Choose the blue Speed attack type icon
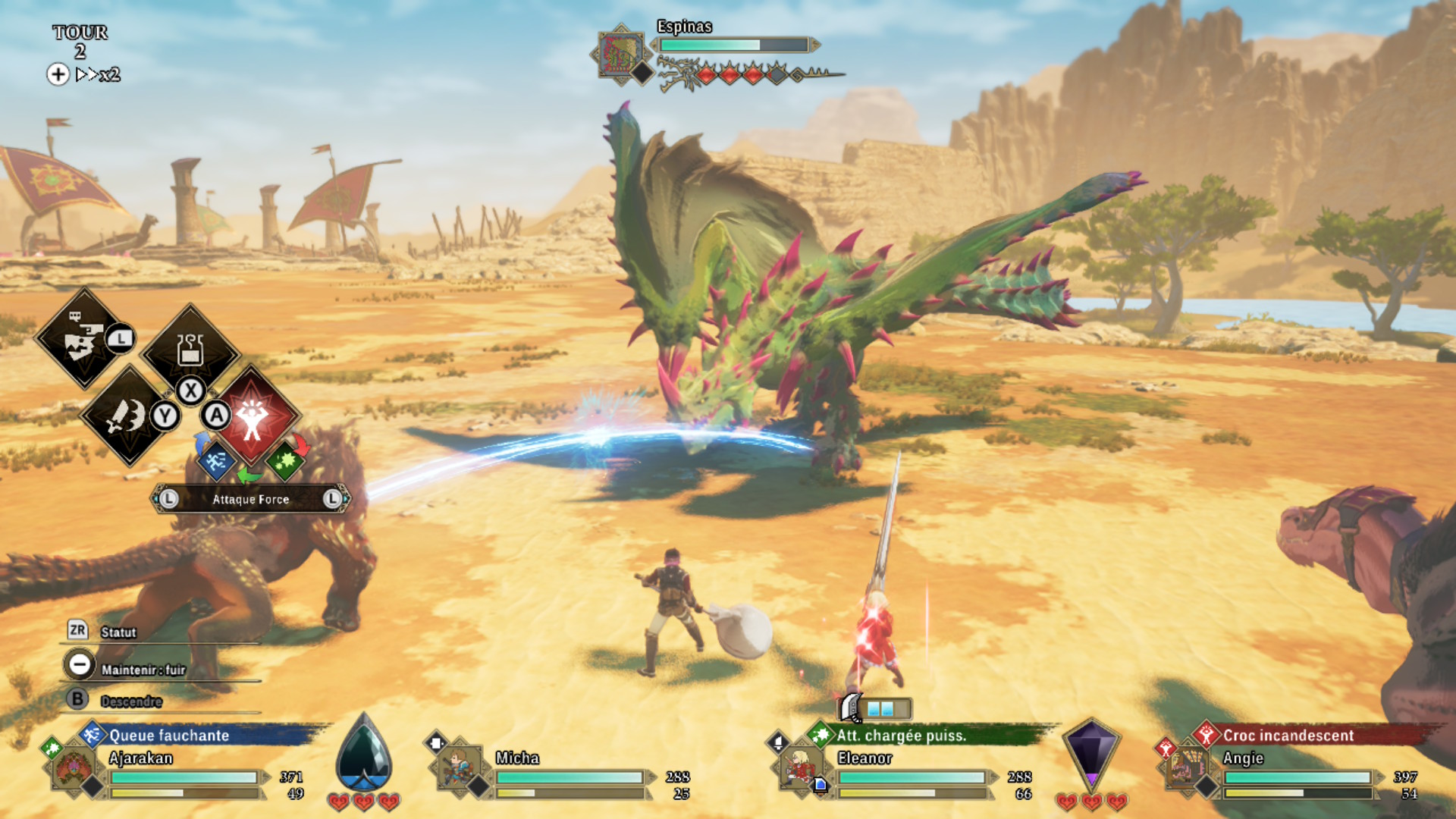This screenshot has width=1456, height=819. pos(215,460)
